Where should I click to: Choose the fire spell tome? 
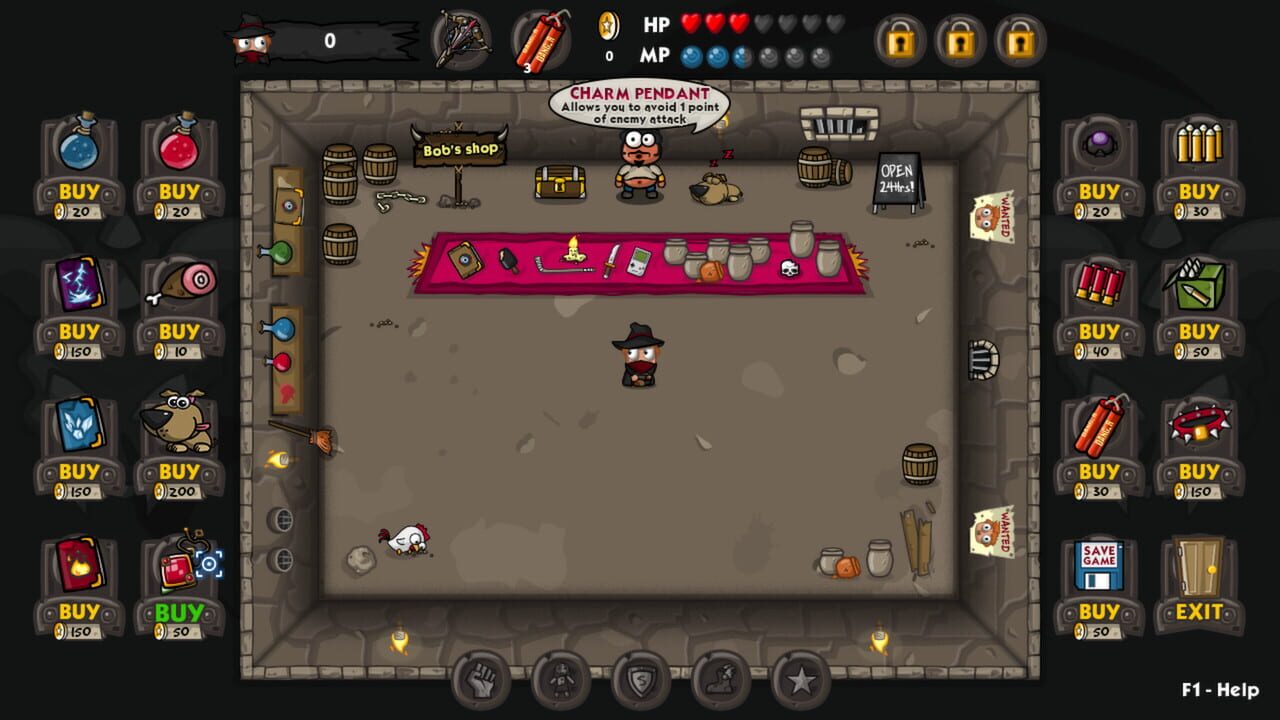coord(78,564)
